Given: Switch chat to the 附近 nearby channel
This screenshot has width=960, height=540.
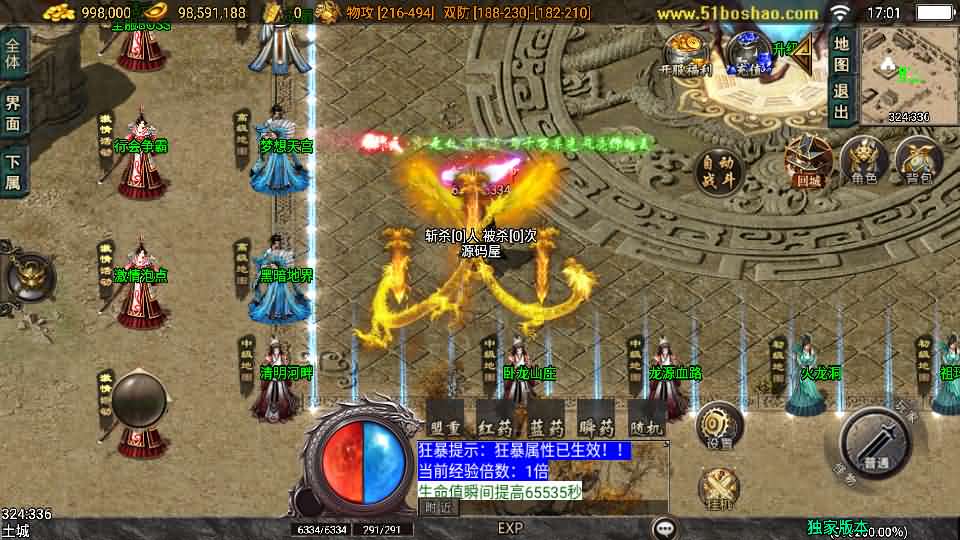Looking at the screenshot, I should tap(437, 508).
